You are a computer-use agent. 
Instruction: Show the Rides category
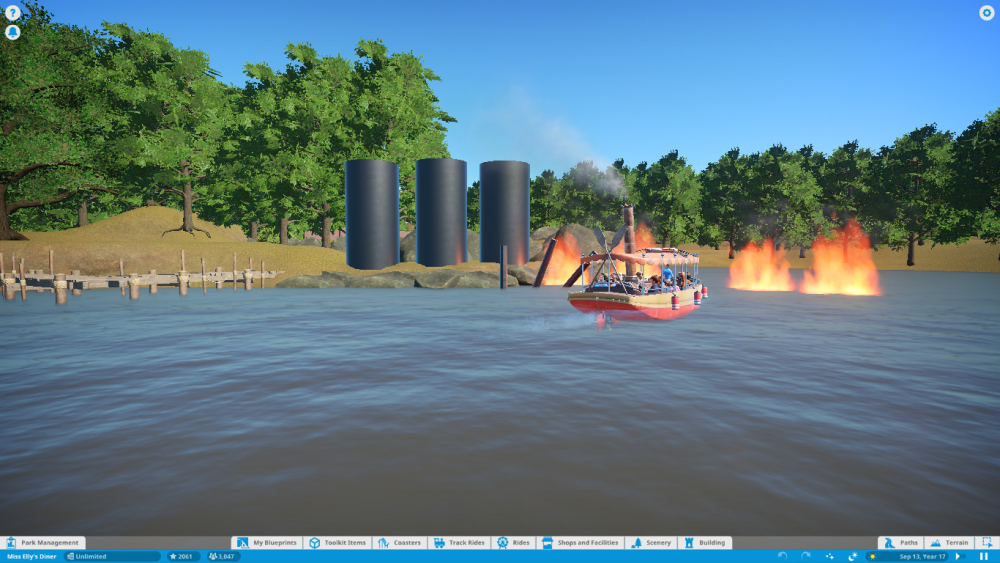coord(513,543)
